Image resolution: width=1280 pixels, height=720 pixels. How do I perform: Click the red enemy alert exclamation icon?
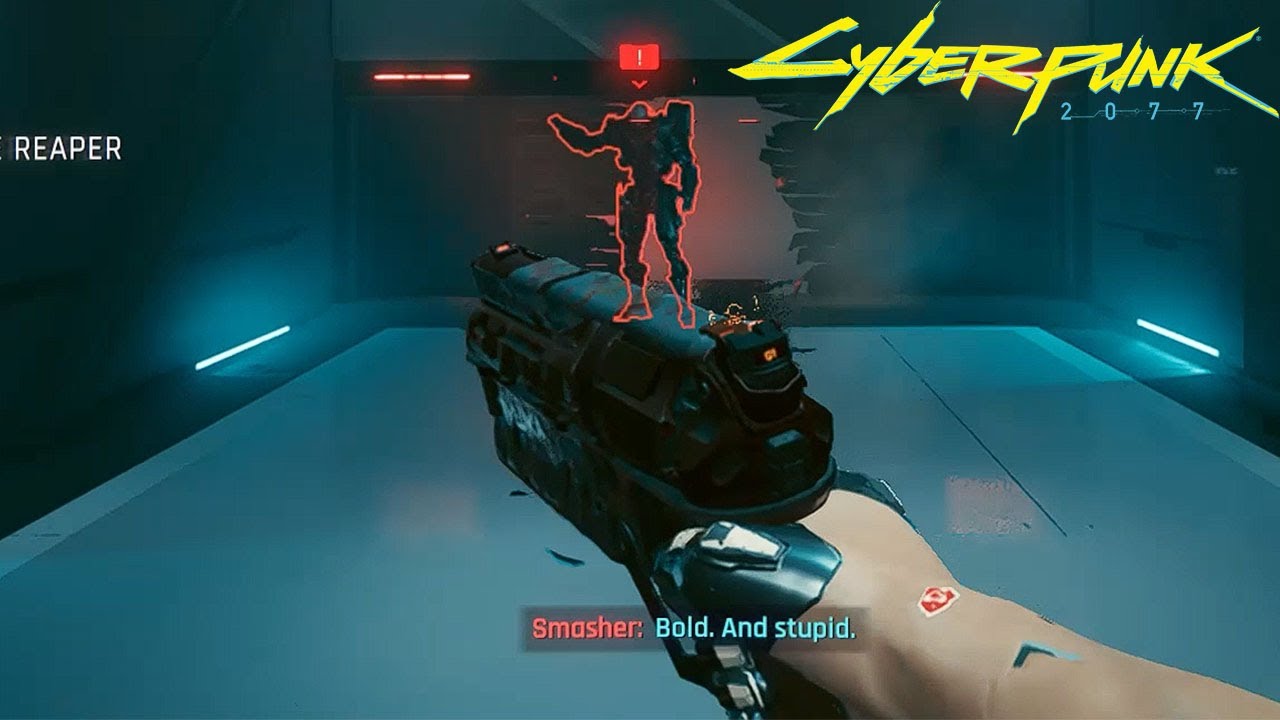pos(639,58)
